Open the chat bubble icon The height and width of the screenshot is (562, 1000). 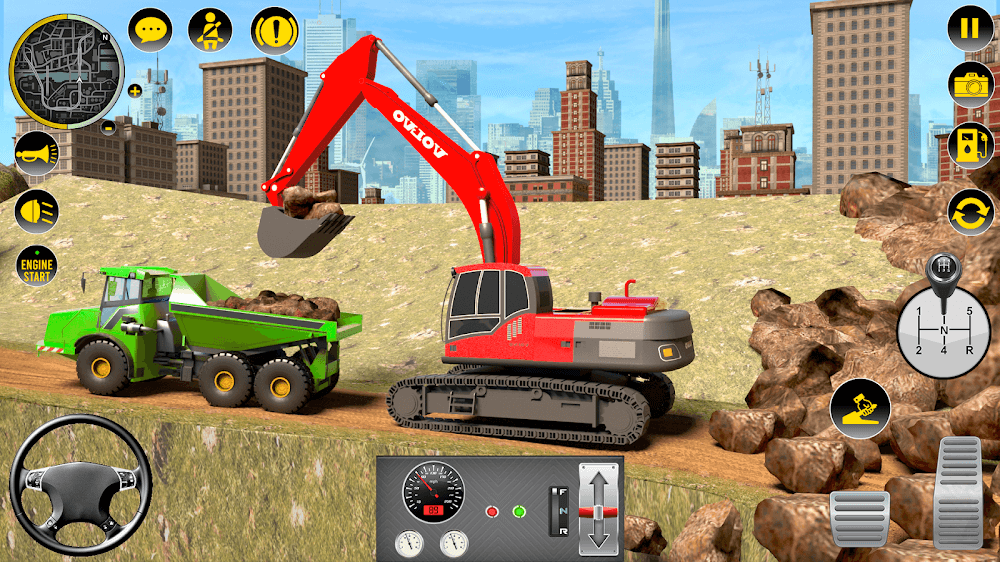coord(151,29)
